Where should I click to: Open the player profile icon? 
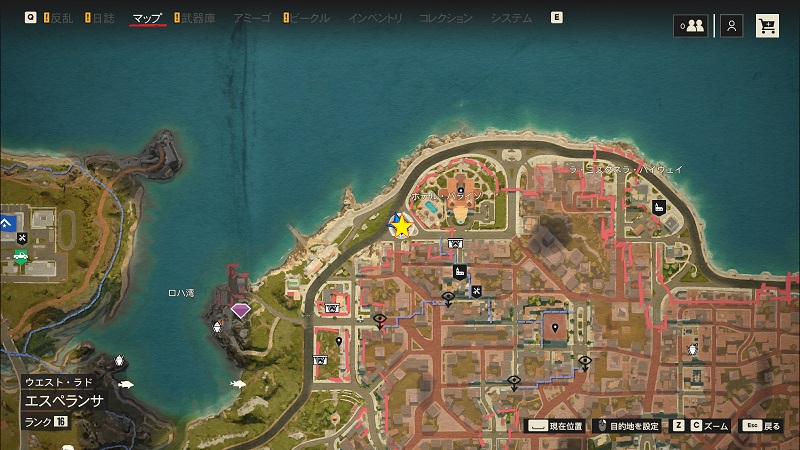[x=732, y=26]
